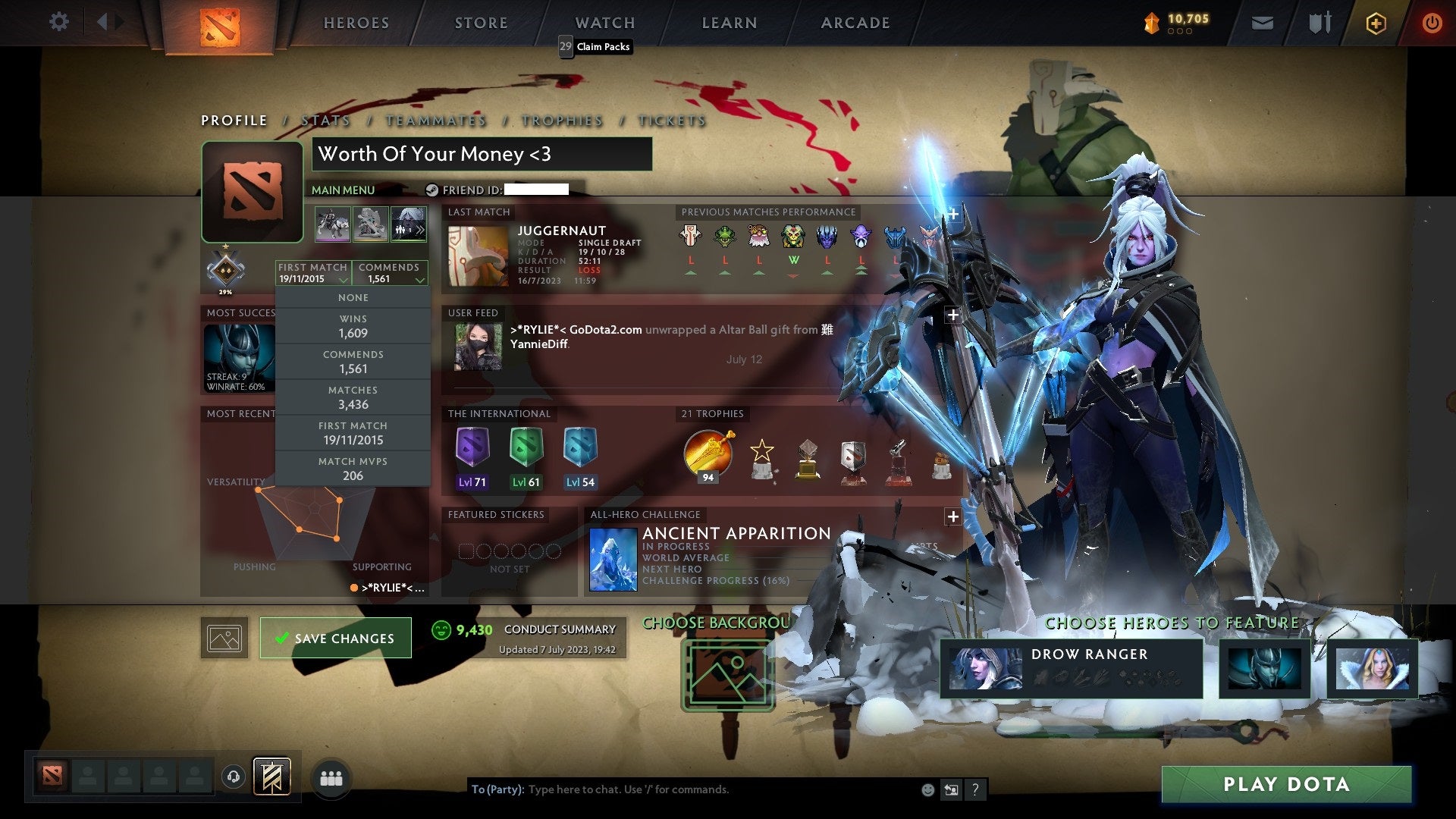Open the Heroes menu
Image resolution: width=1456 pixels, height=819 pixels.
point(356,23)
